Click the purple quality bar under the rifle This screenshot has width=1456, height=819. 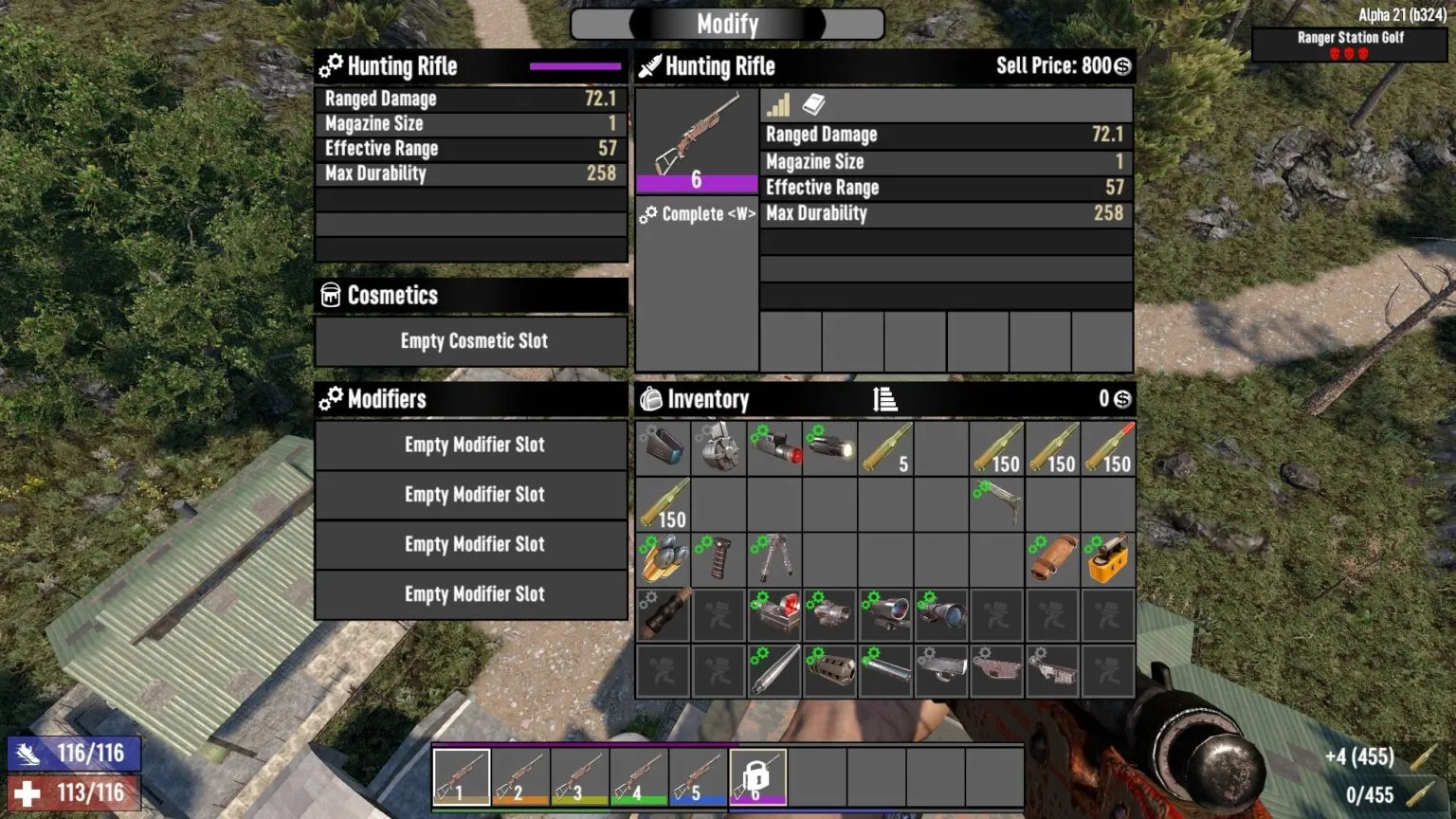tap(698, 183)
